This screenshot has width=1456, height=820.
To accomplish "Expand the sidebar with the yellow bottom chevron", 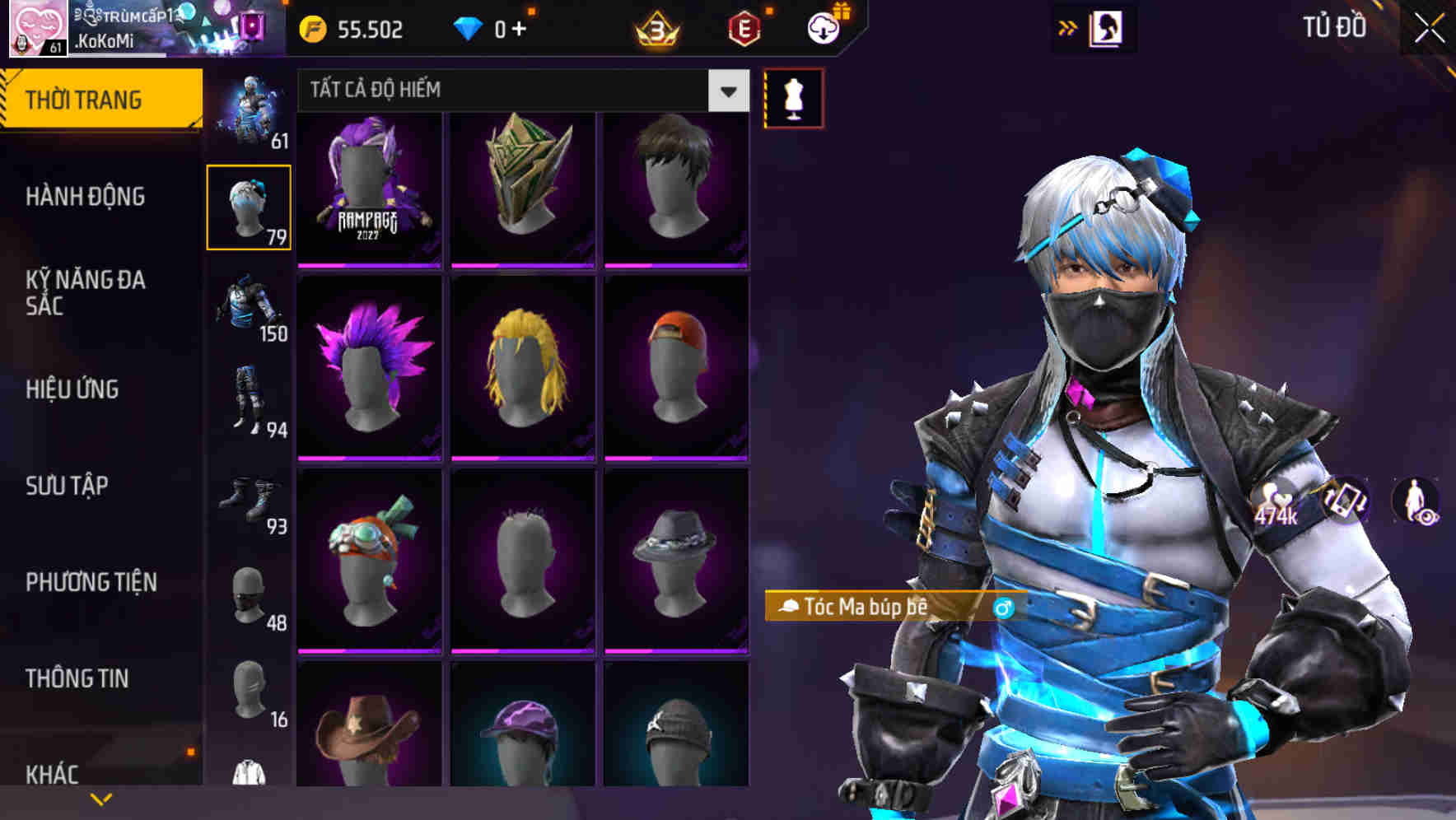I will tap(100, 799).
